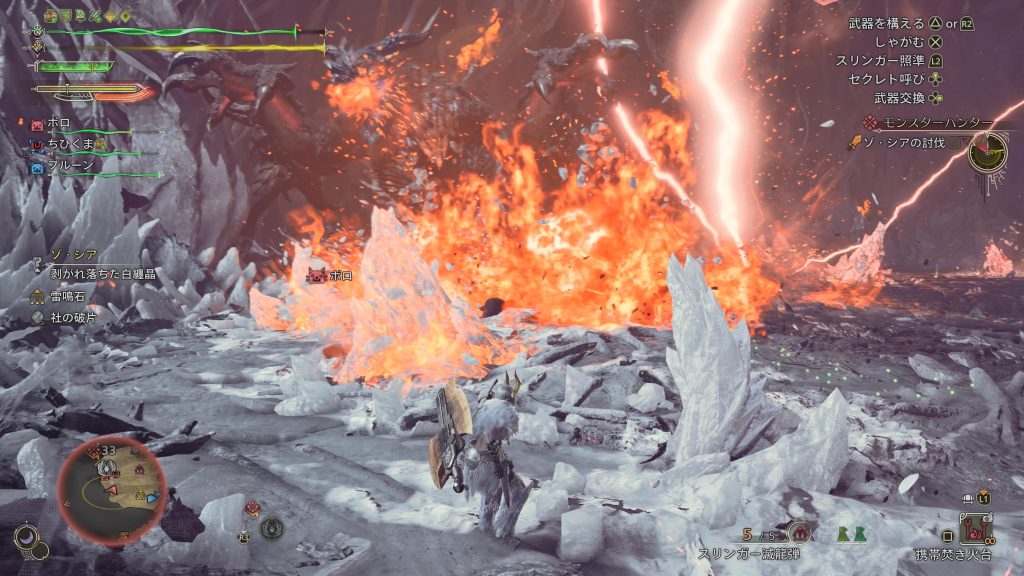Select the スリンガー滅龍弾 slinger ammo icon
Screen dimensions: 1024x576
point(798,532)
